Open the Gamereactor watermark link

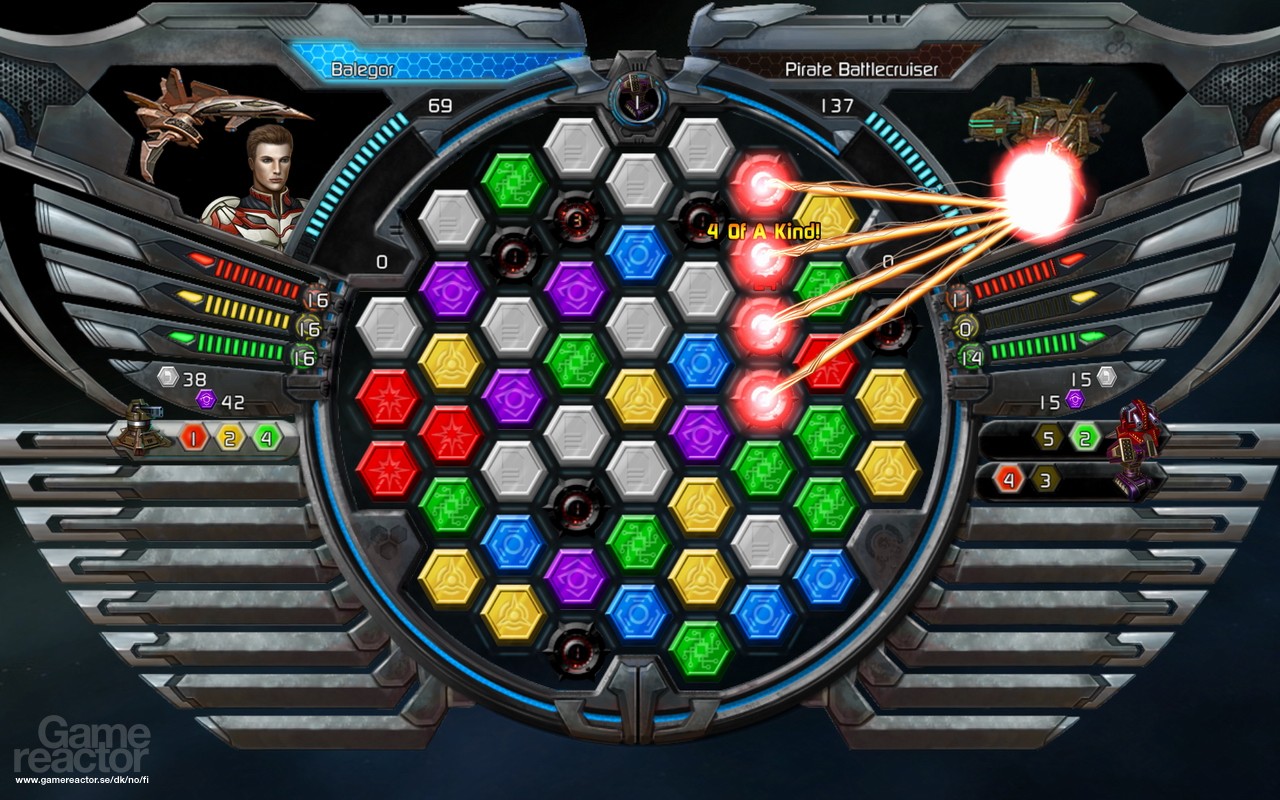pos(80,745)
